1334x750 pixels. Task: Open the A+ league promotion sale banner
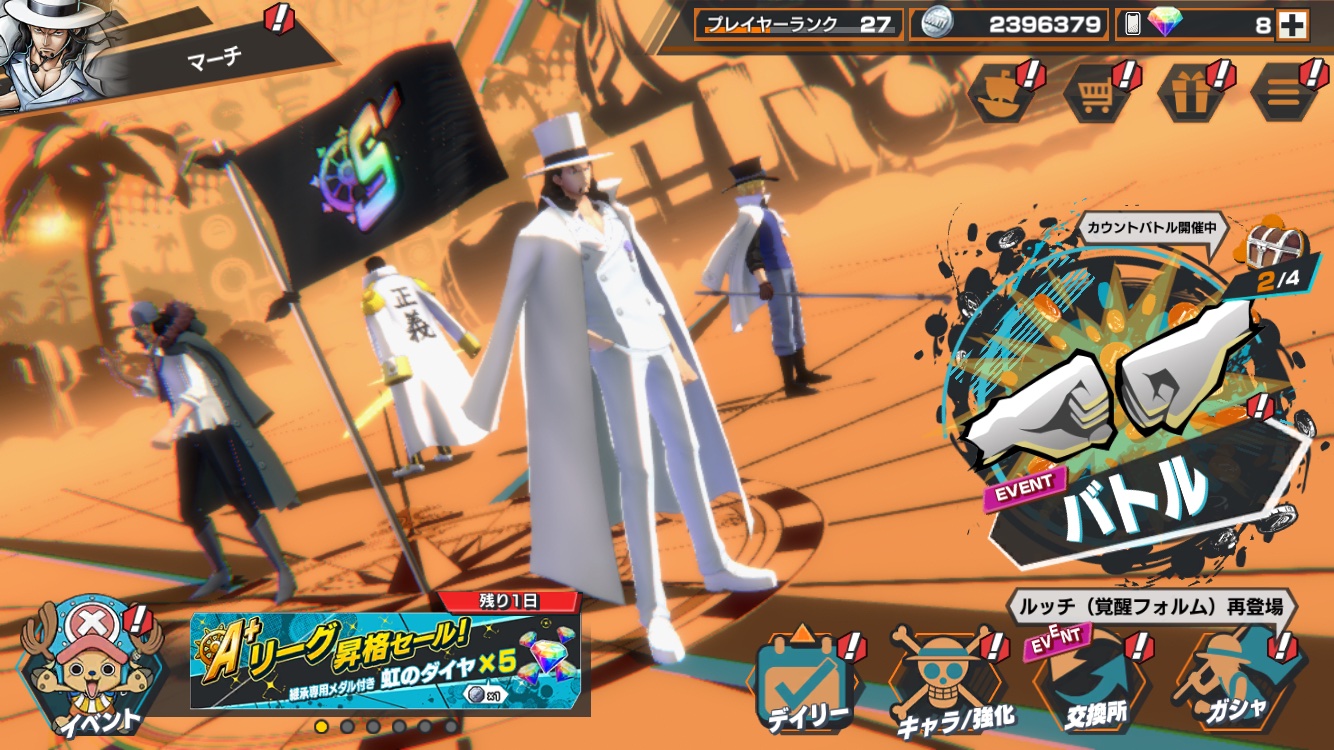click(390, 660)
